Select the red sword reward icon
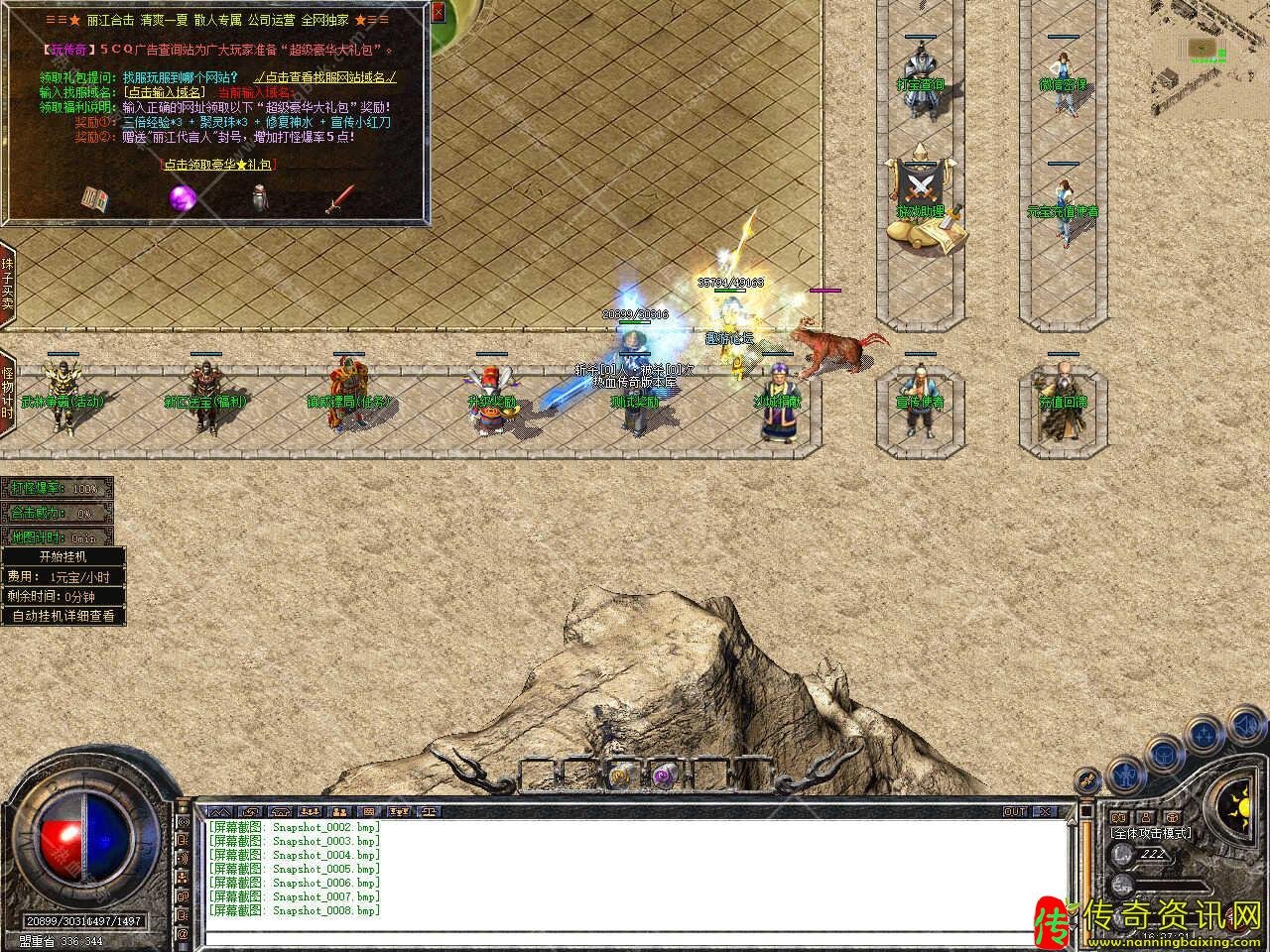Image resolution: width=1270 pixels, height=952 pixels. [340, 198]
